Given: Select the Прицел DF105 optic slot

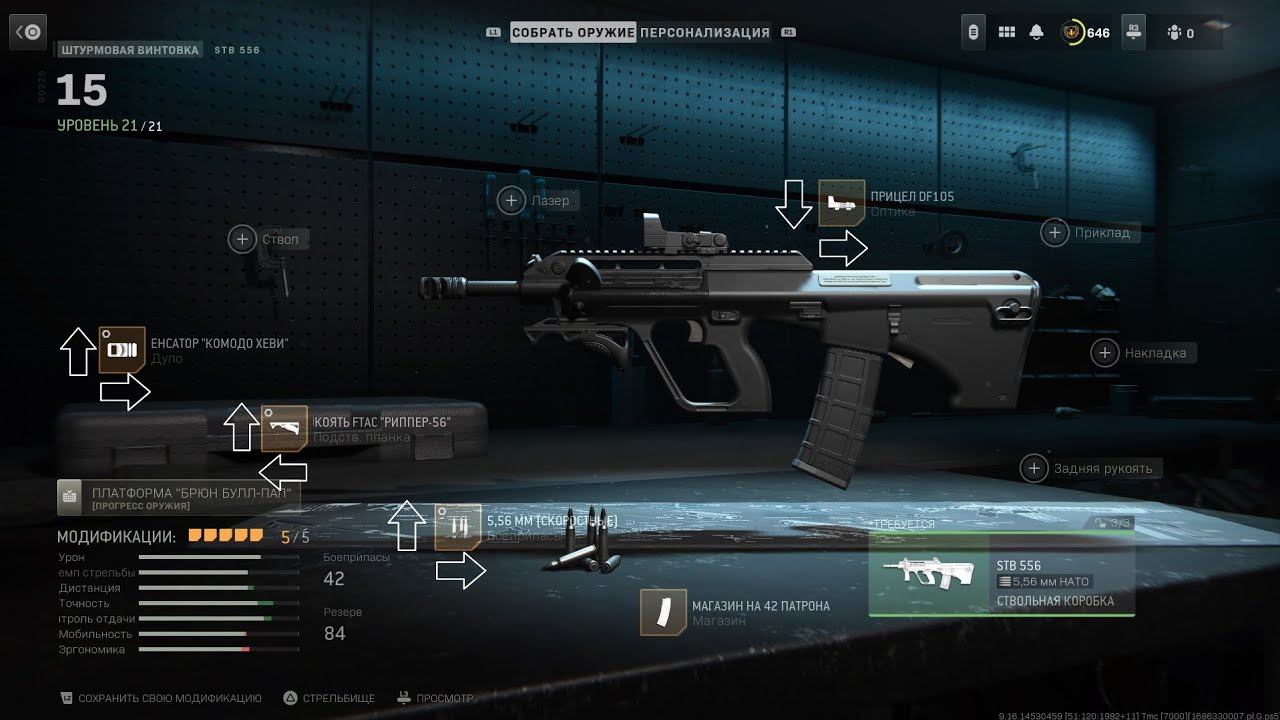Looking at the screenshot, I should pos(841,203).
